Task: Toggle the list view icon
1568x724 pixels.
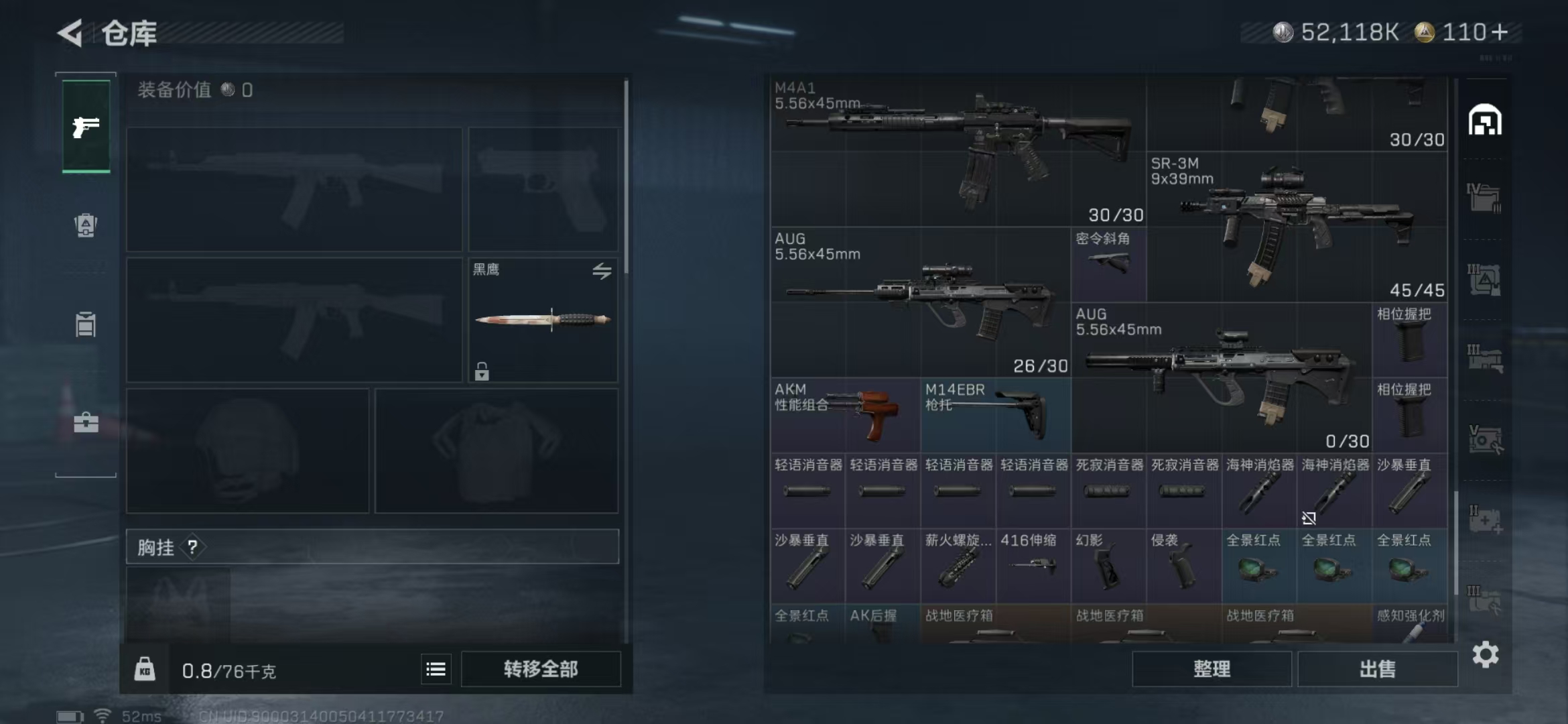Action: [436, 669]
